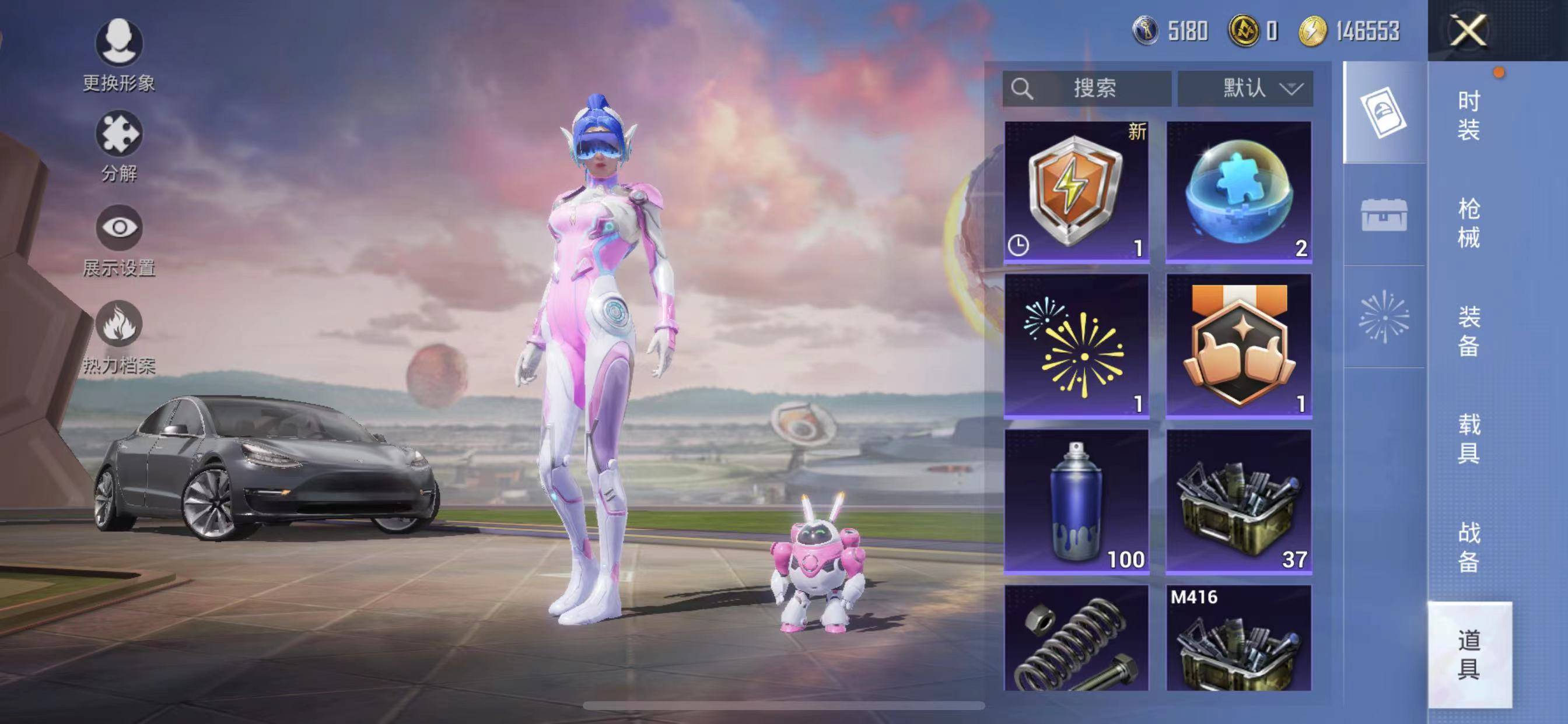This screenshot has height=724, width=1568.
Task: Open the fireworks sub-category tab
Action: point(1384,317)
